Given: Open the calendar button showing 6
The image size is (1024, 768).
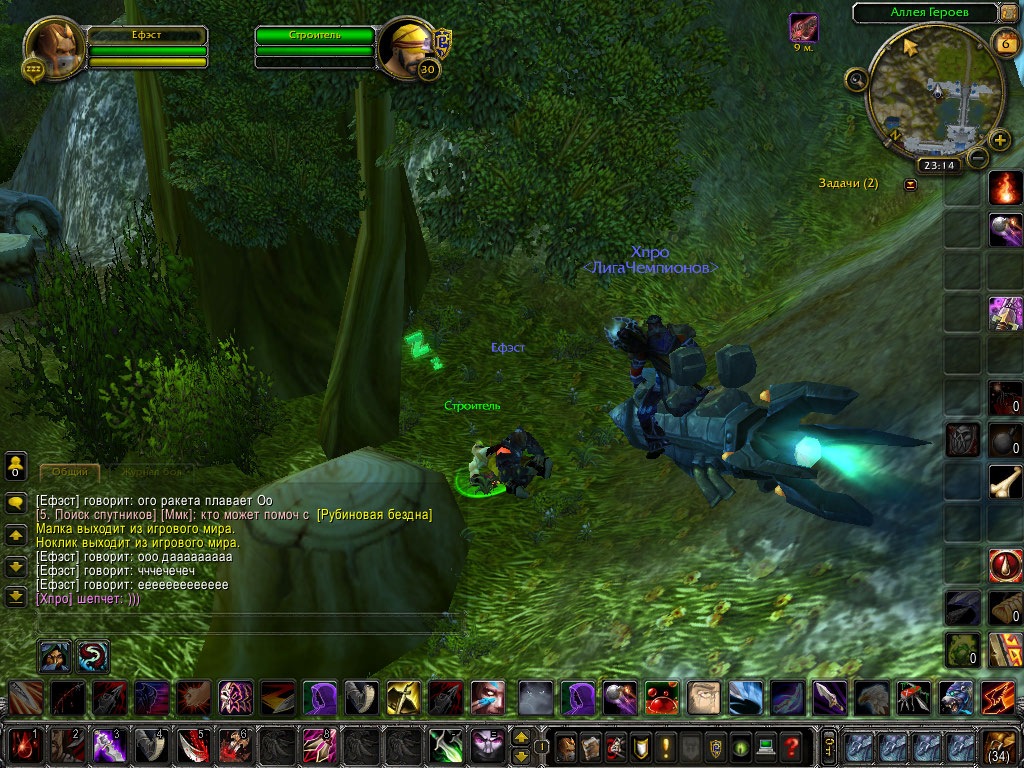Looking at the screenshot, I should coord(1004,42).
